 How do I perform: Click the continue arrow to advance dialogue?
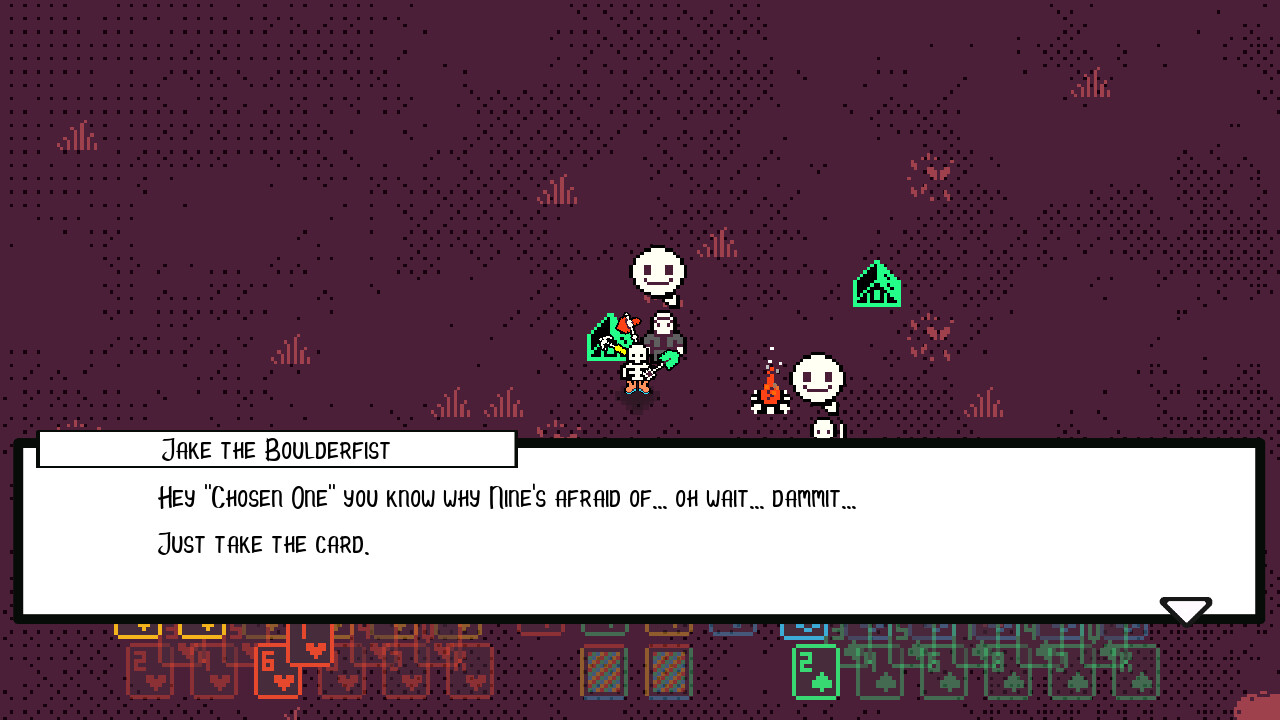pos(1186,608)
